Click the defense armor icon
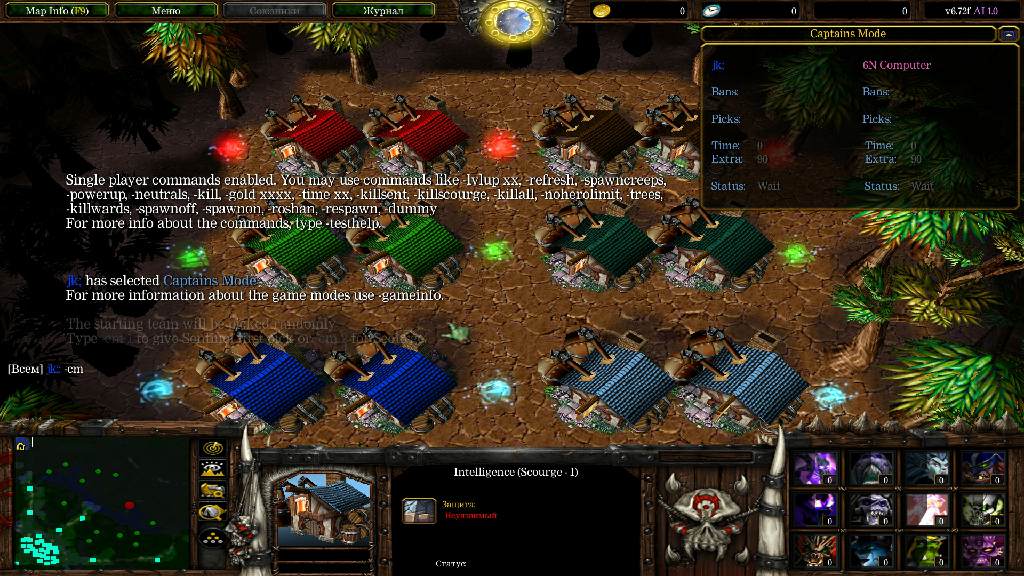The width and height of the screenshot is (1024, 576). pyautogui.click(x=419, y=511)
